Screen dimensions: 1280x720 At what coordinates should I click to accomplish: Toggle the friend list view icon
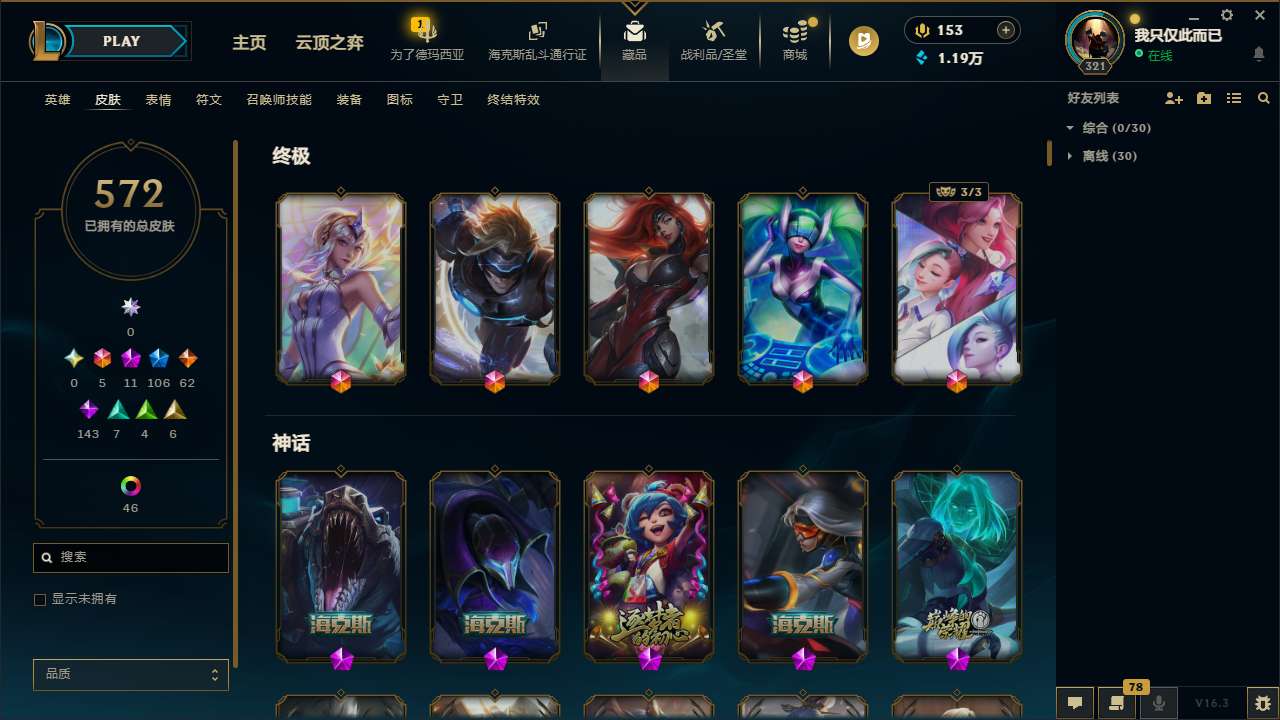(x=1234, y=98)
